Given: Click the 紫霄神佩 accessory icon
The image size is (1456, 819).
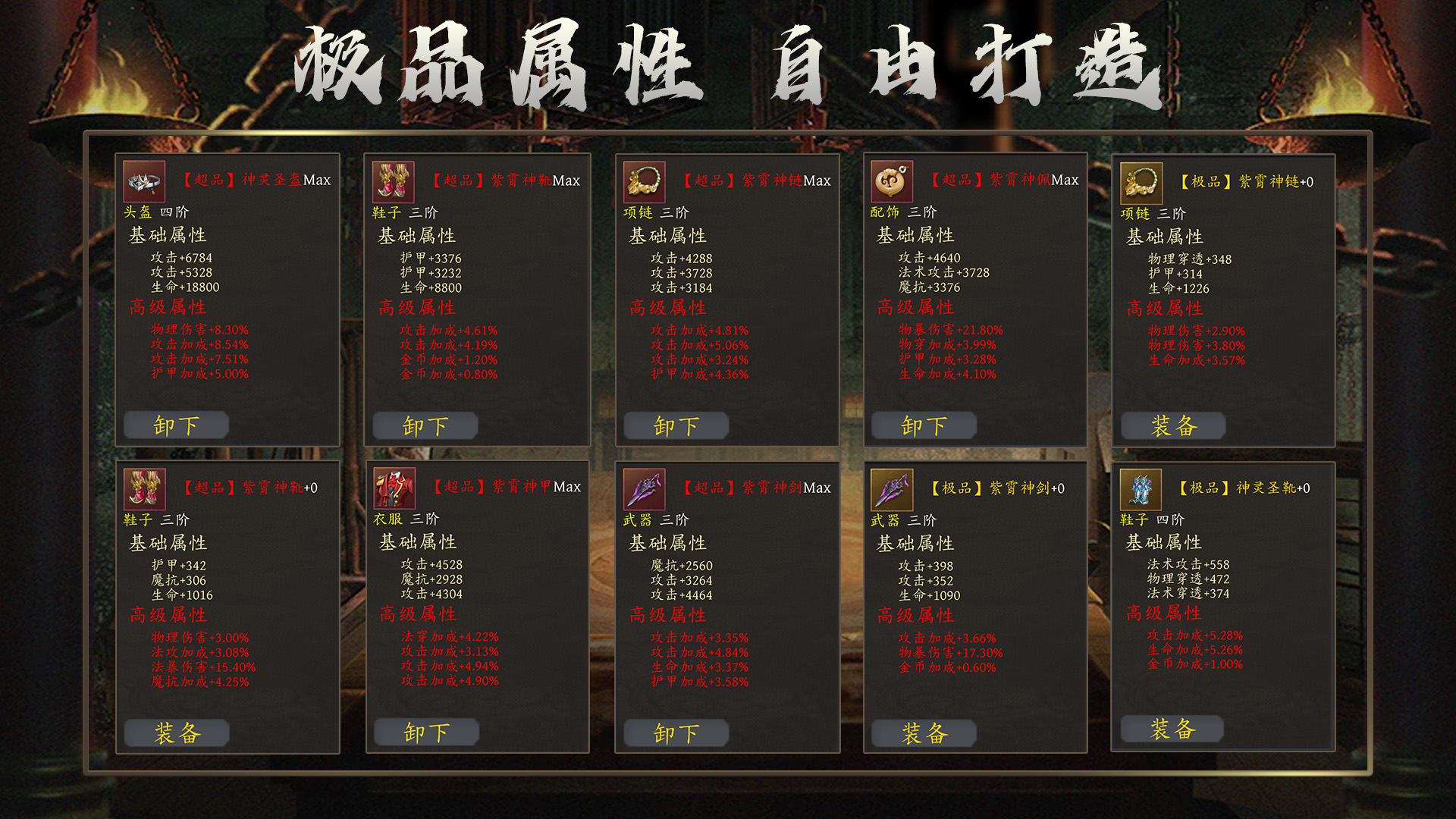Looking at the screenshot, I should 893,183.
